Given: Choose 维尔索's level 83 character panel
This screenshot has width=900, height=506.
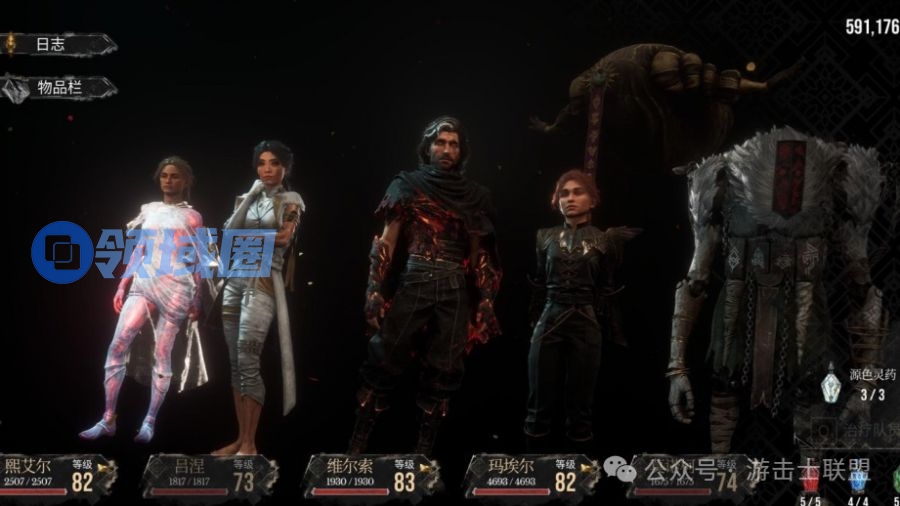Looking at the screenshot, I should [368, 476].
